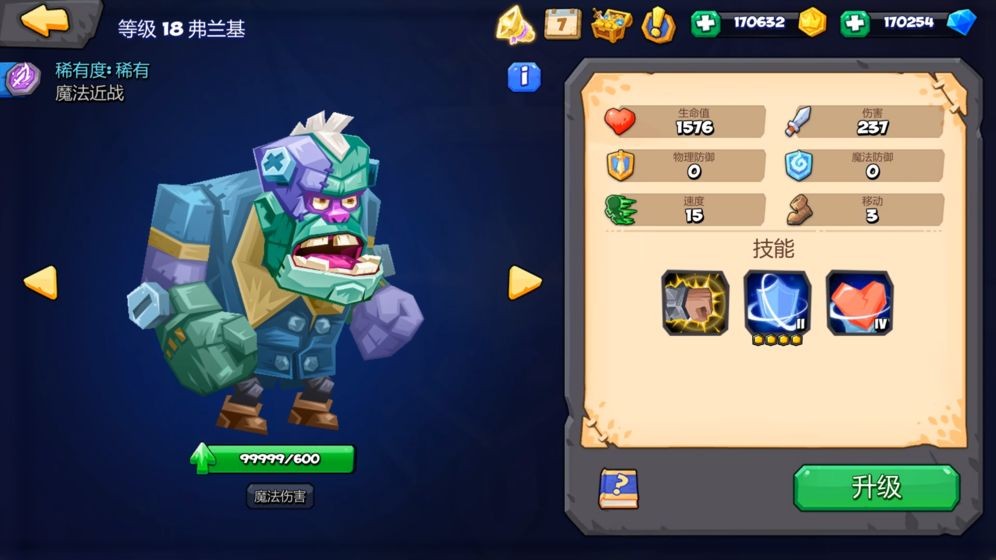Select the blue shield skill icon

(777, 302)
